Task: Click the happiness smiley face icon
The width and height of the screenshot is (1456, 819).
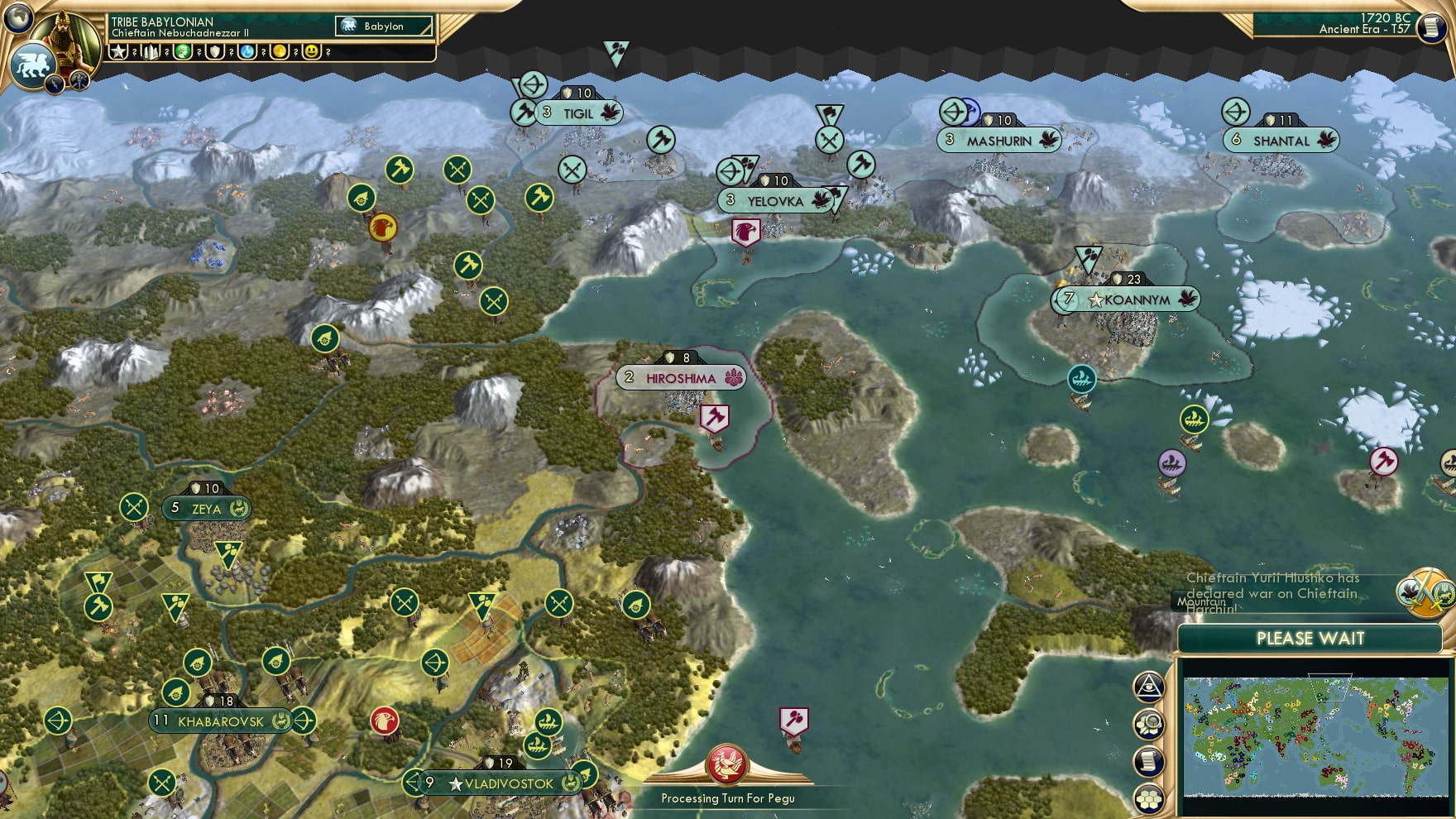Action: point(311,52)
